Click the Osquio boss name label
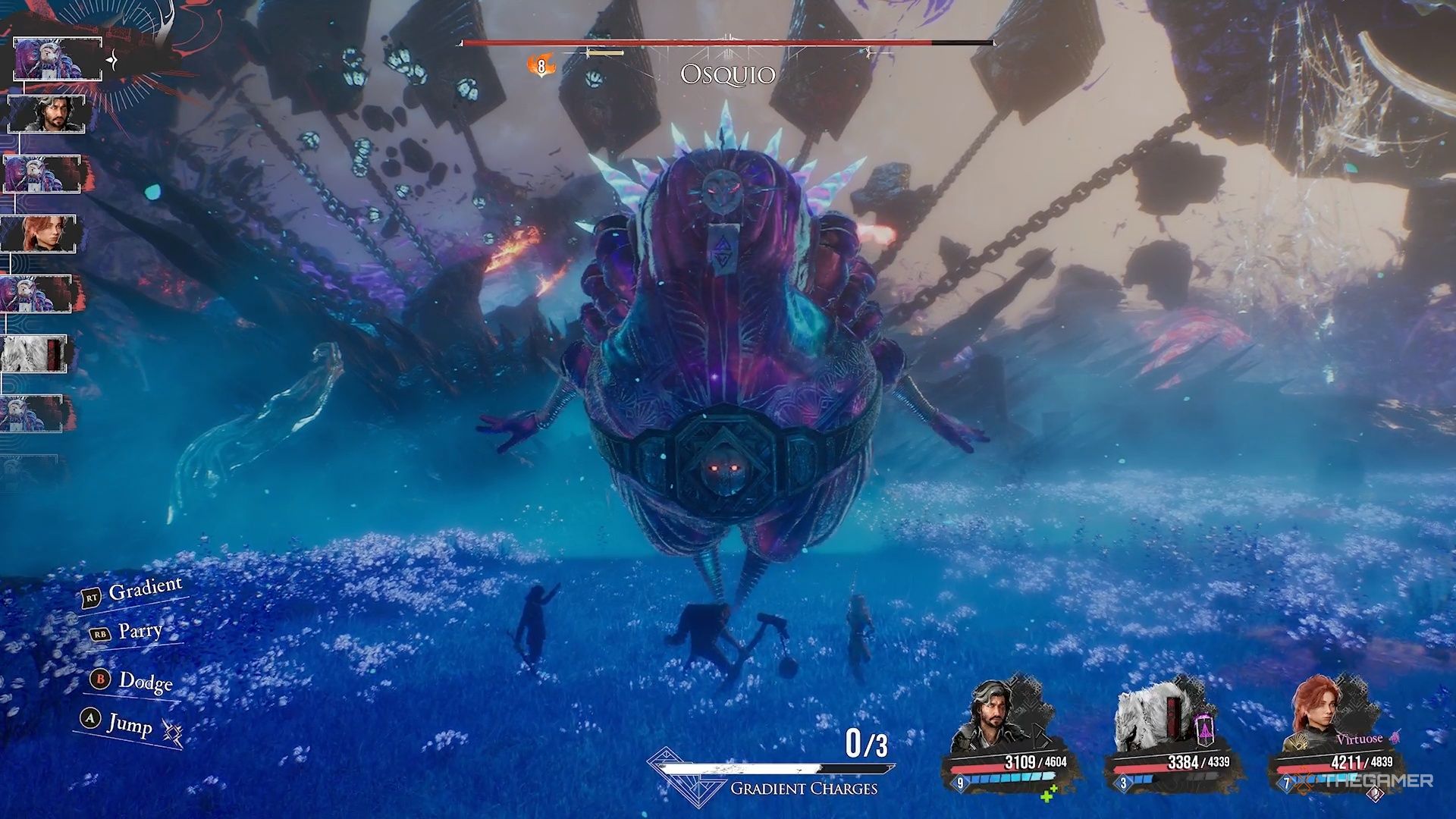The width and height of the screenshot is (1456, 819). 727,75
